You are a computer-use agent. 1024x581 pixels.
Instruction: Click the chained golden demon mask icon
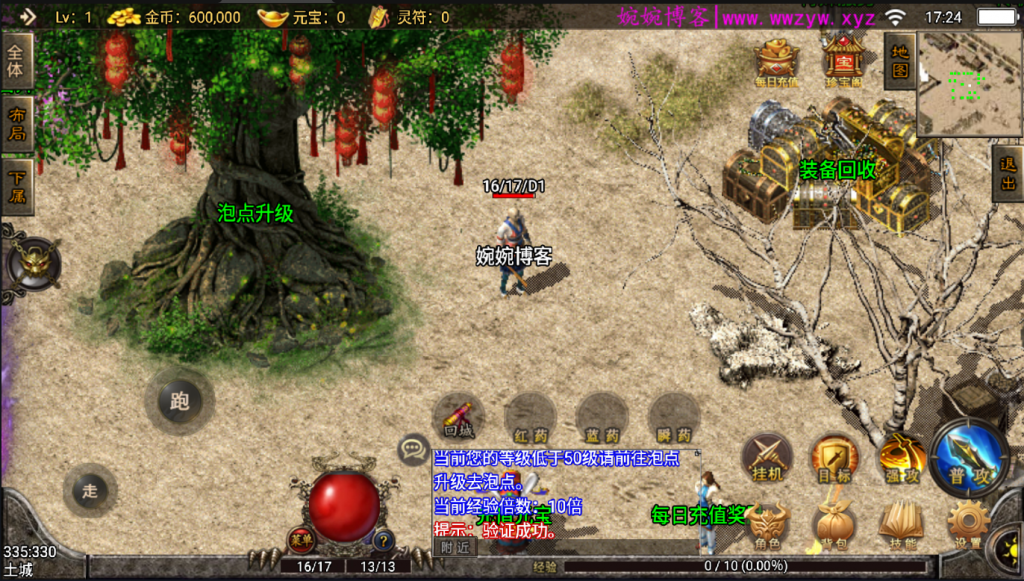pyautogui.click(x=32, y=264)
